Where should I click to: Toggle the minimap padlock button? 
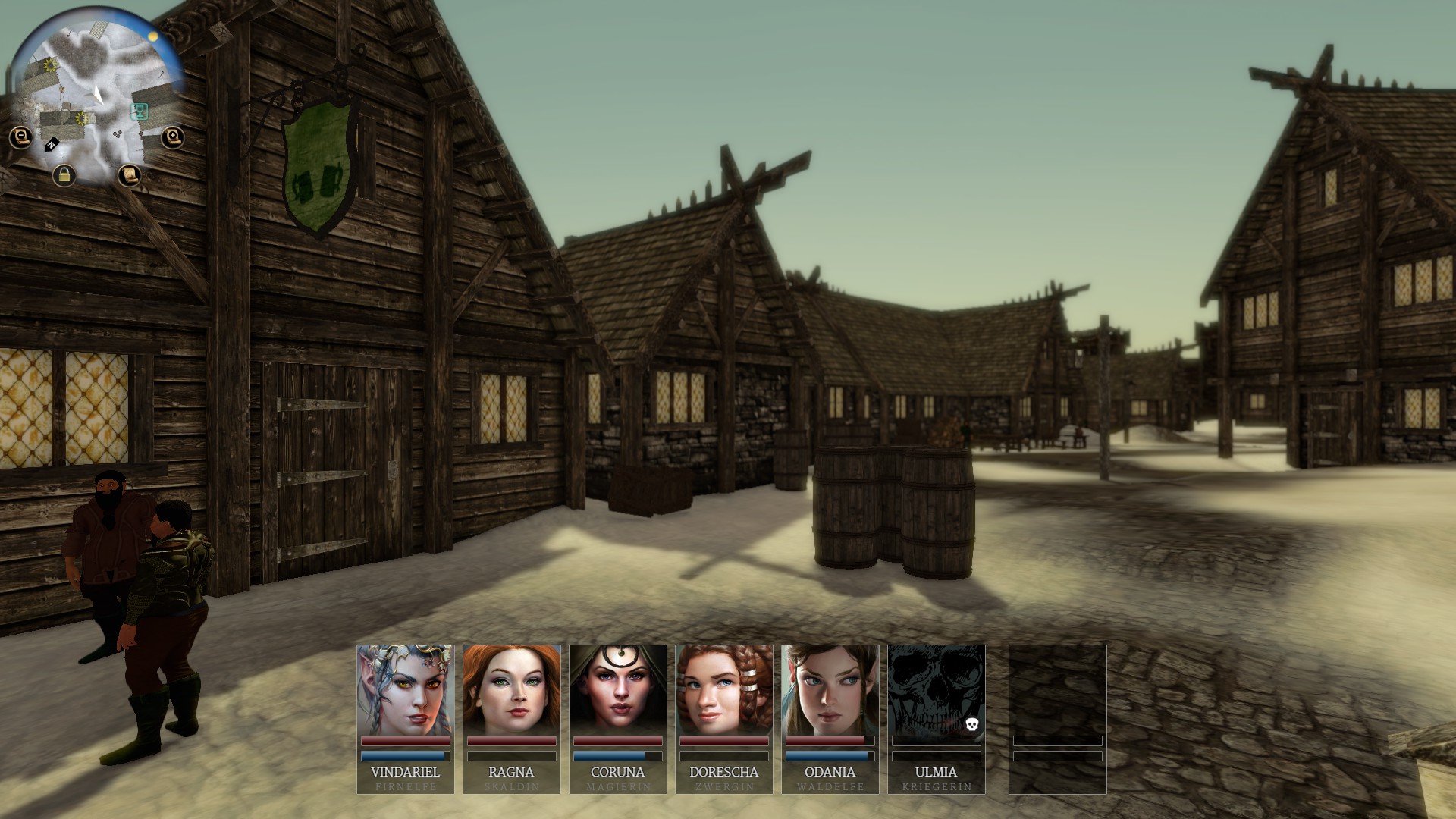click(x=64, y=176)
